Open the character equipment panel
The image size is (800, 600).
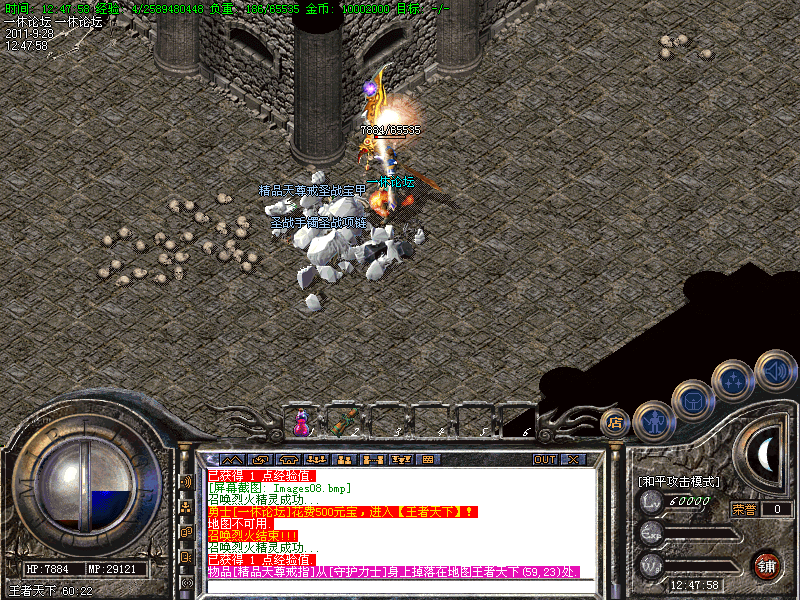click(652, 422)
